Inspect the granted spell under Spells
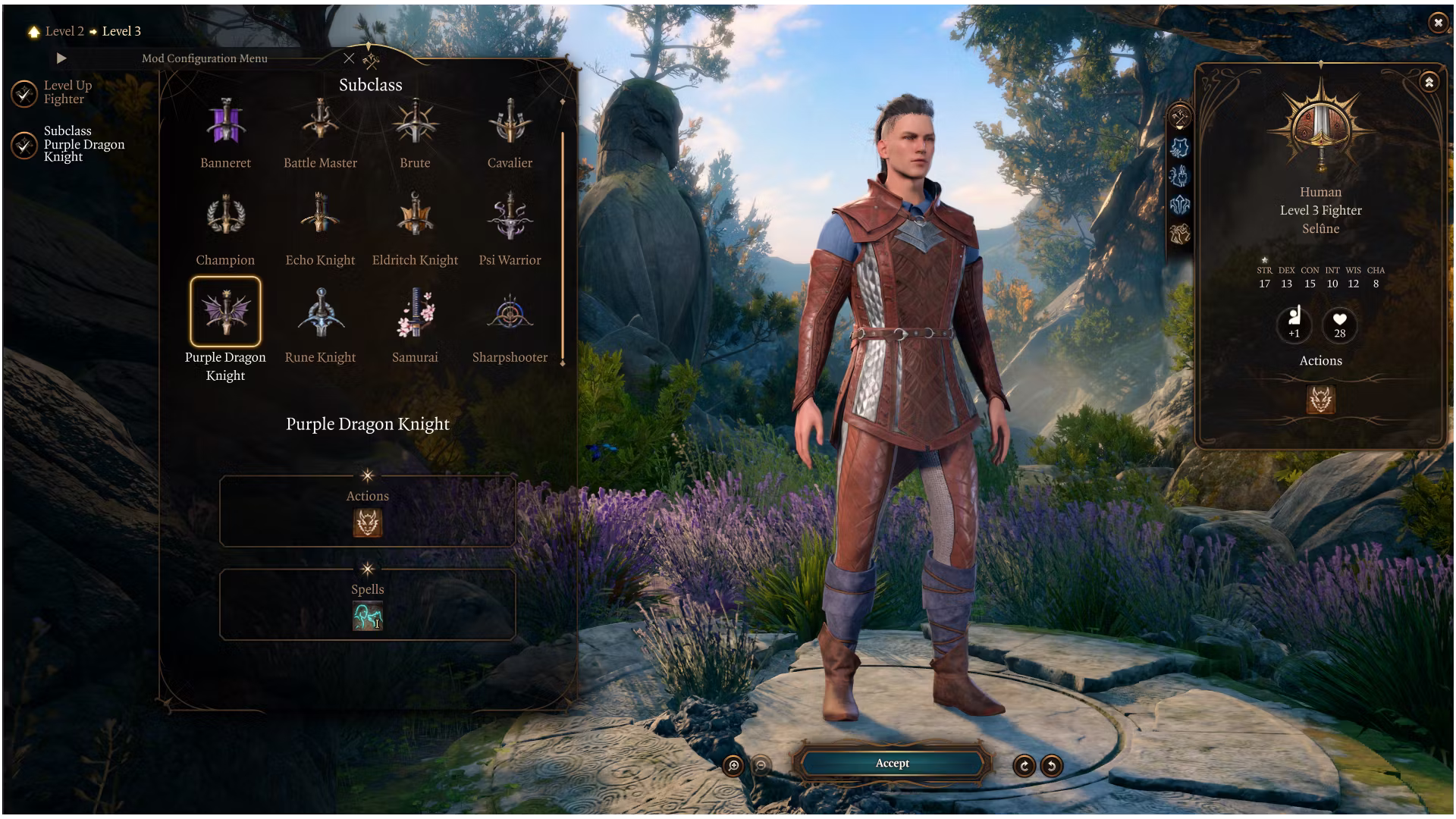Viewport: 1456px width, 819px height. tap(368, 616)
